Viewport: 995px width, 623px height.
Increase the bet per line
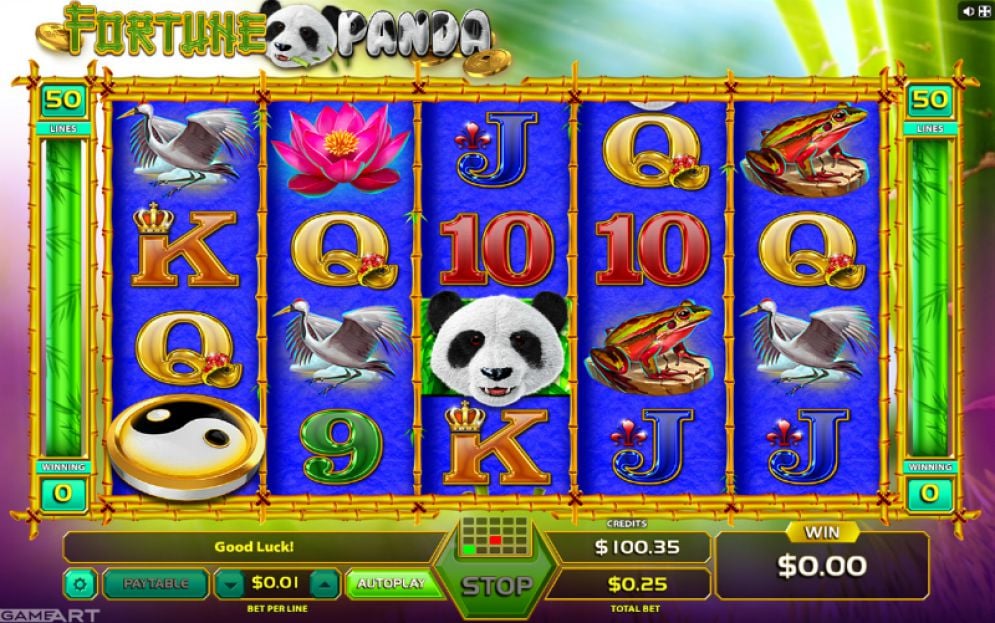tap(325, 583)
